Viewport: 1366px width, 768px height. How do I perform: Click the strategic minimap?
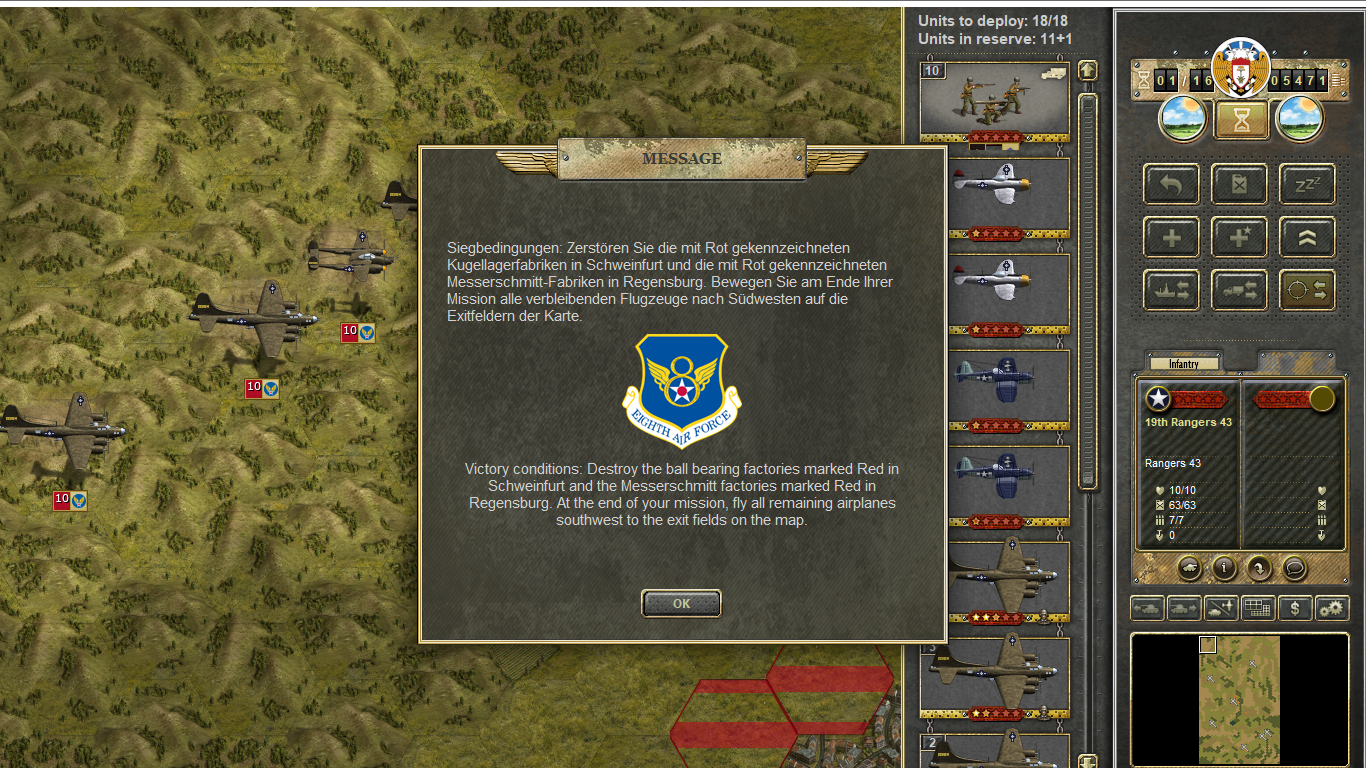click(1239, 699)
